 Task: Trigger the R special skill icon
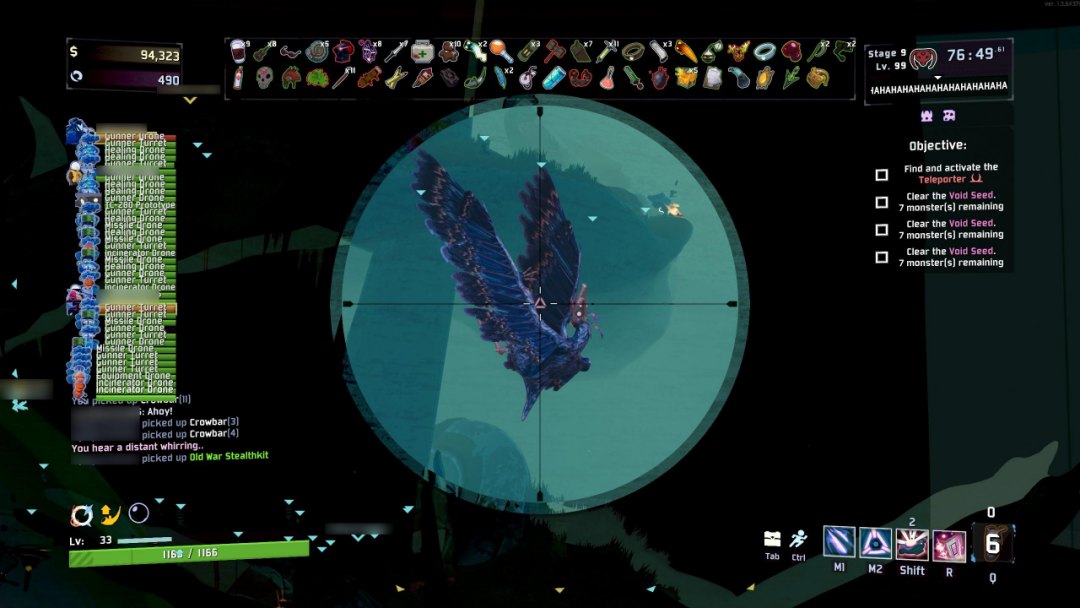click(949, 545)
